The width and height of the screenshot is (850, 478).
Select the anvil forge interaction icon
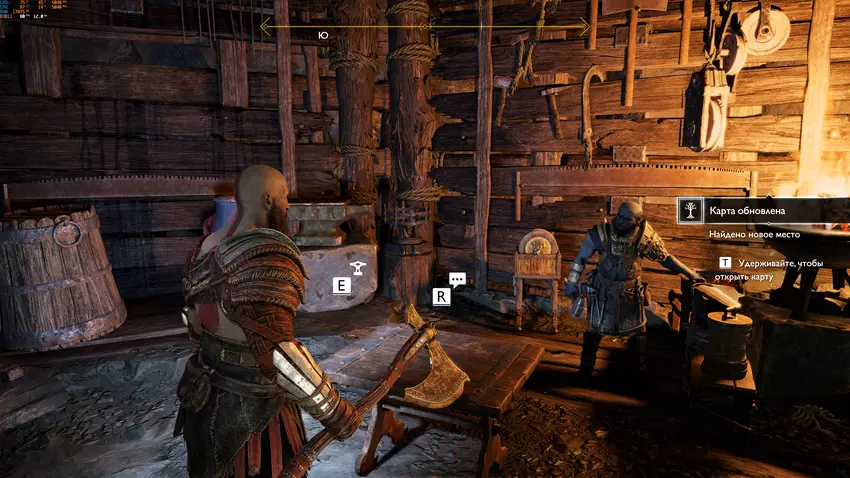354,266
